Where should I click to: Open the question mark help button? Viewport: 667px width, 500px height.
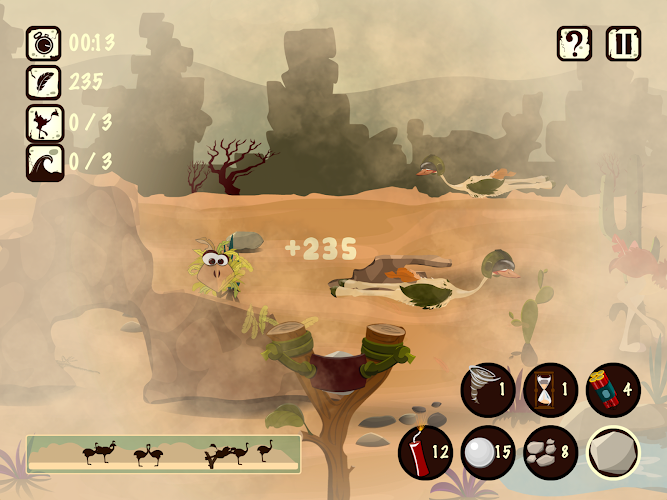(x=575, y=44)
